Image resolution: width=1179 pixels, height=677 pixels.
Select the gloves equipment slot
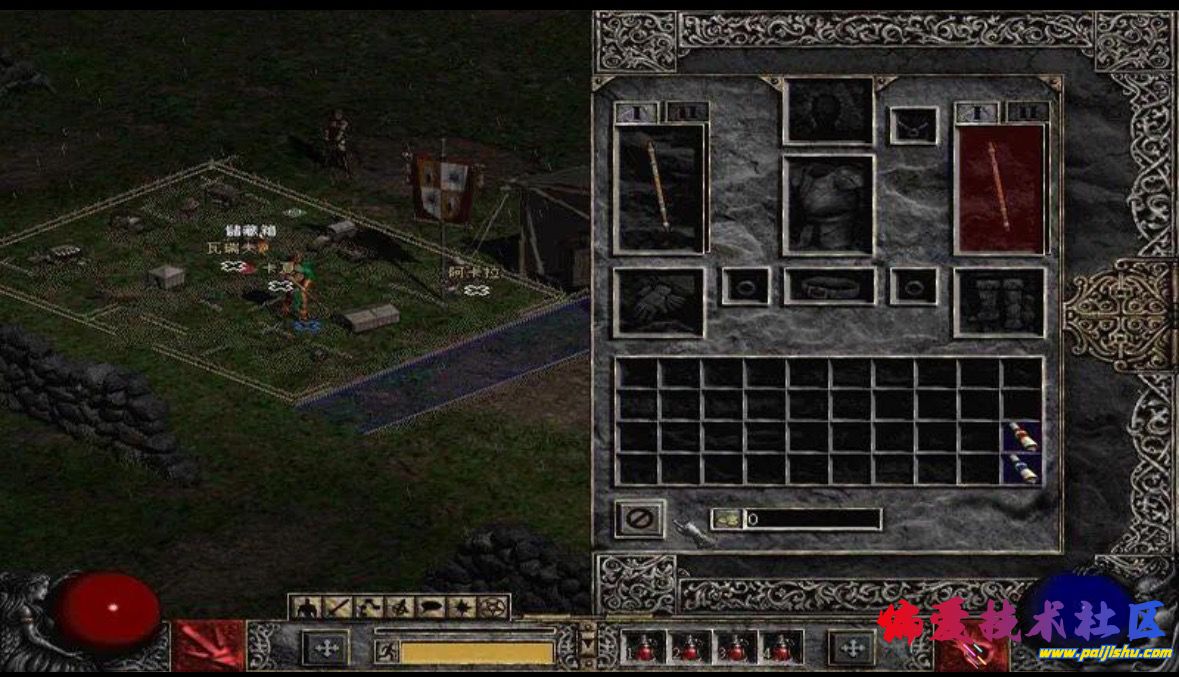[x=659, y=302]
